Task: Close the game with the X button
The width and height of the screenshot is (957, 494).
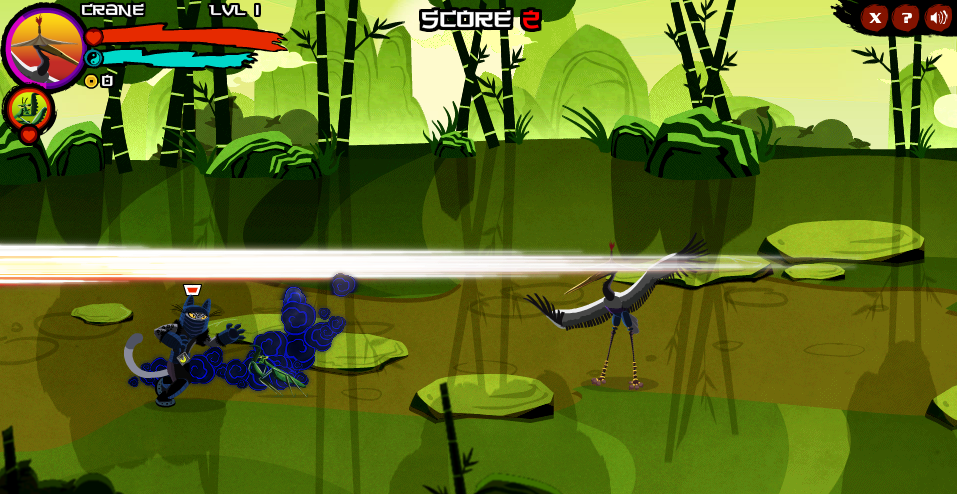Action: [875, 17]
